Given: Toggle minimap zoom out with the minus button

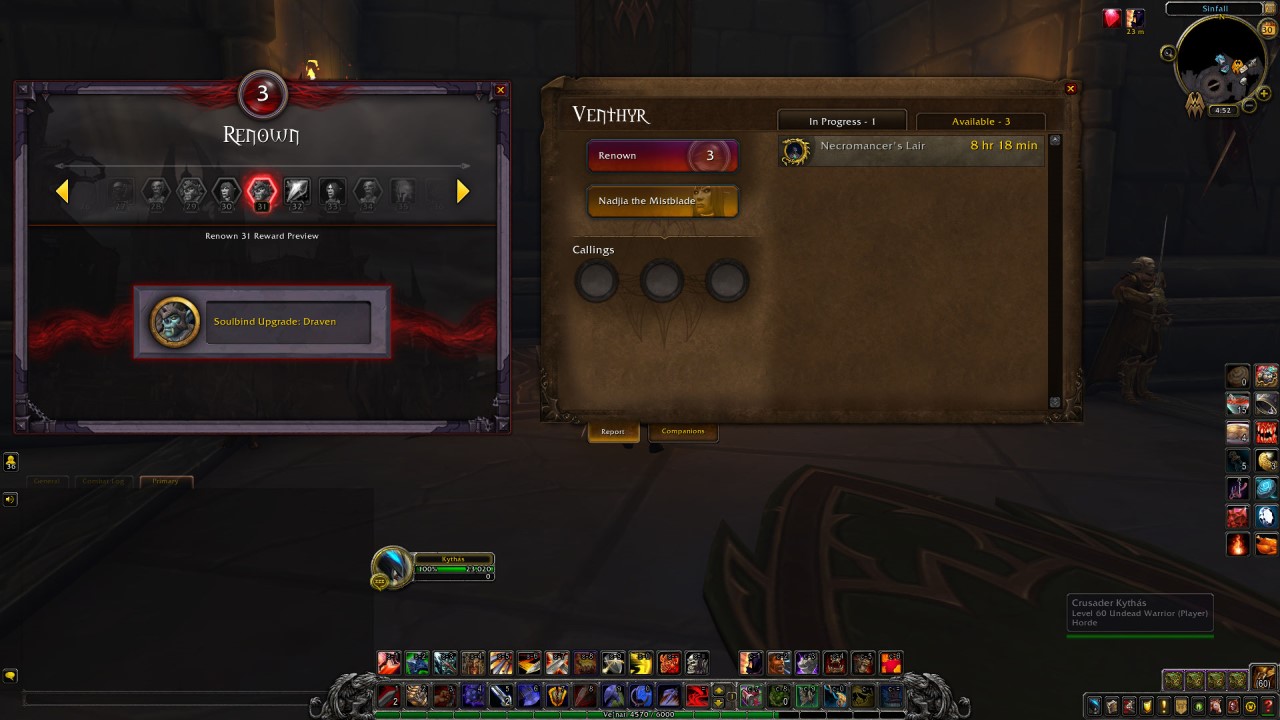Looking at the screenshot, I should pyautogui.click(x=1248, y=105).
